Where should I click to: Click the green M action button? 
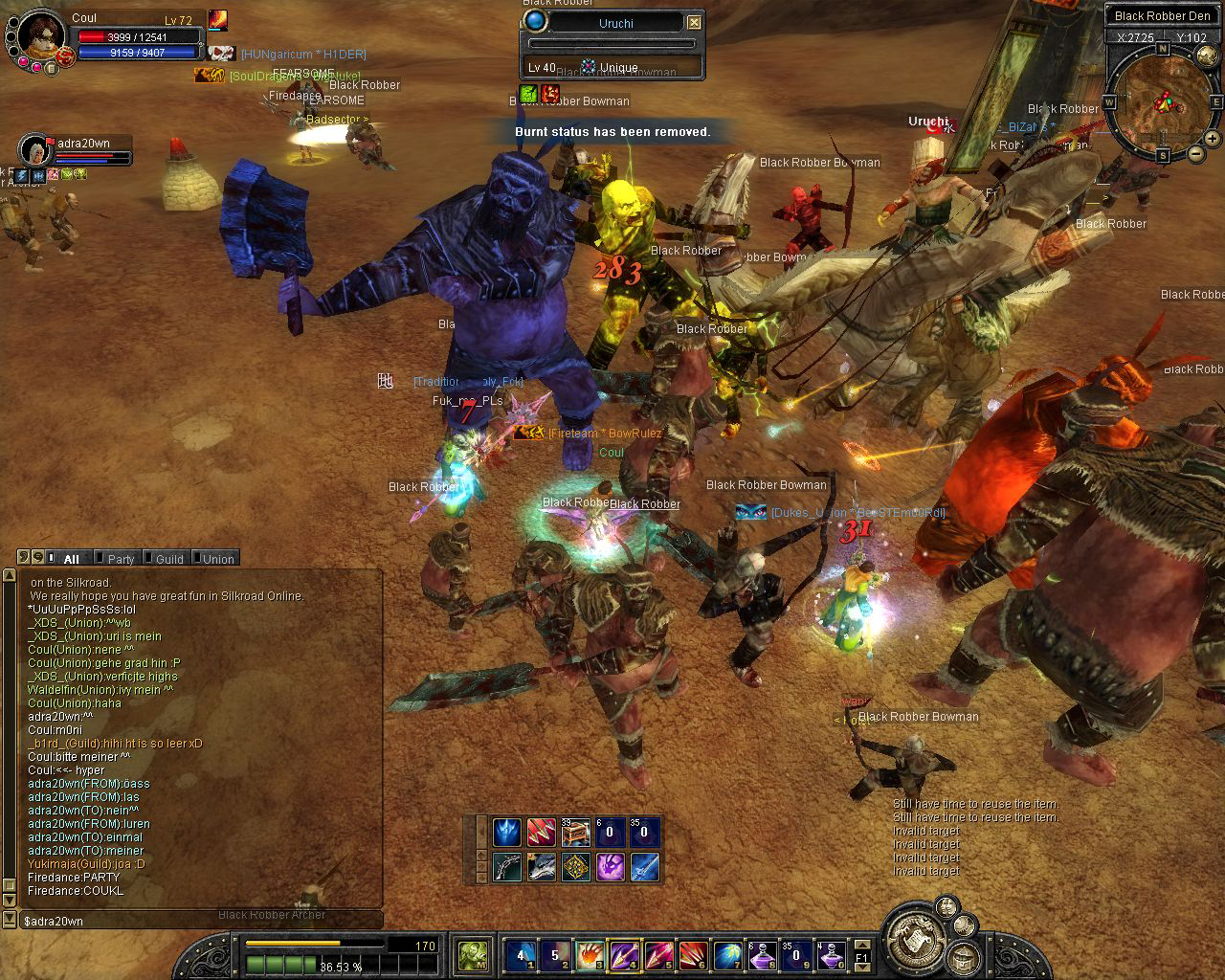(x=473, y=954)
